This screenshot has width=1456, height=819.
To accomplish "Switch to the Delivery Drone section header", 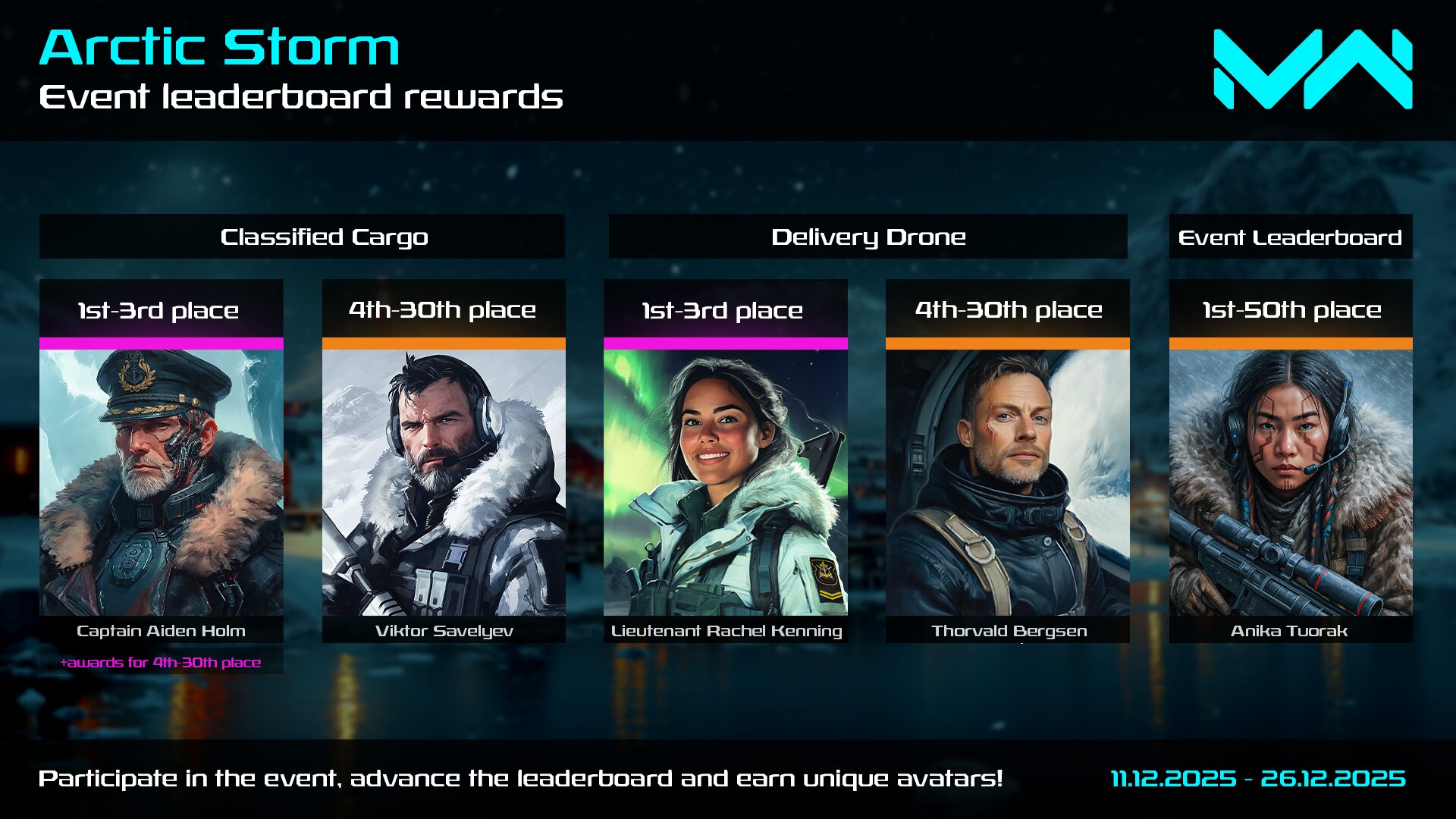I will 868,237.
